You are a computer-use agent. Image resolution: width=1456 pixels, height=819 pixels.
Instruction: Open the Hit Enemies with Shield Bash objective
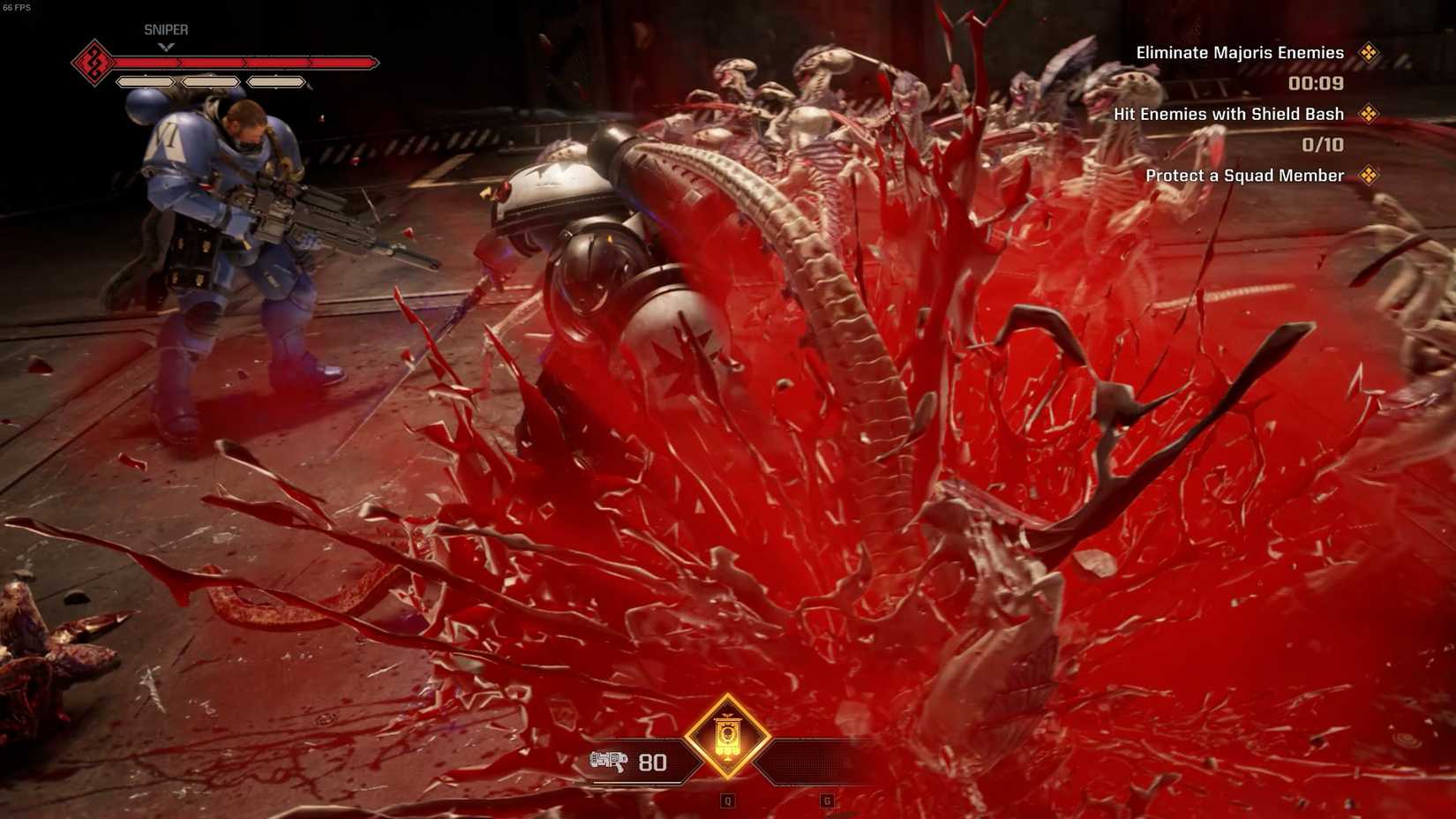(1228, 113)
